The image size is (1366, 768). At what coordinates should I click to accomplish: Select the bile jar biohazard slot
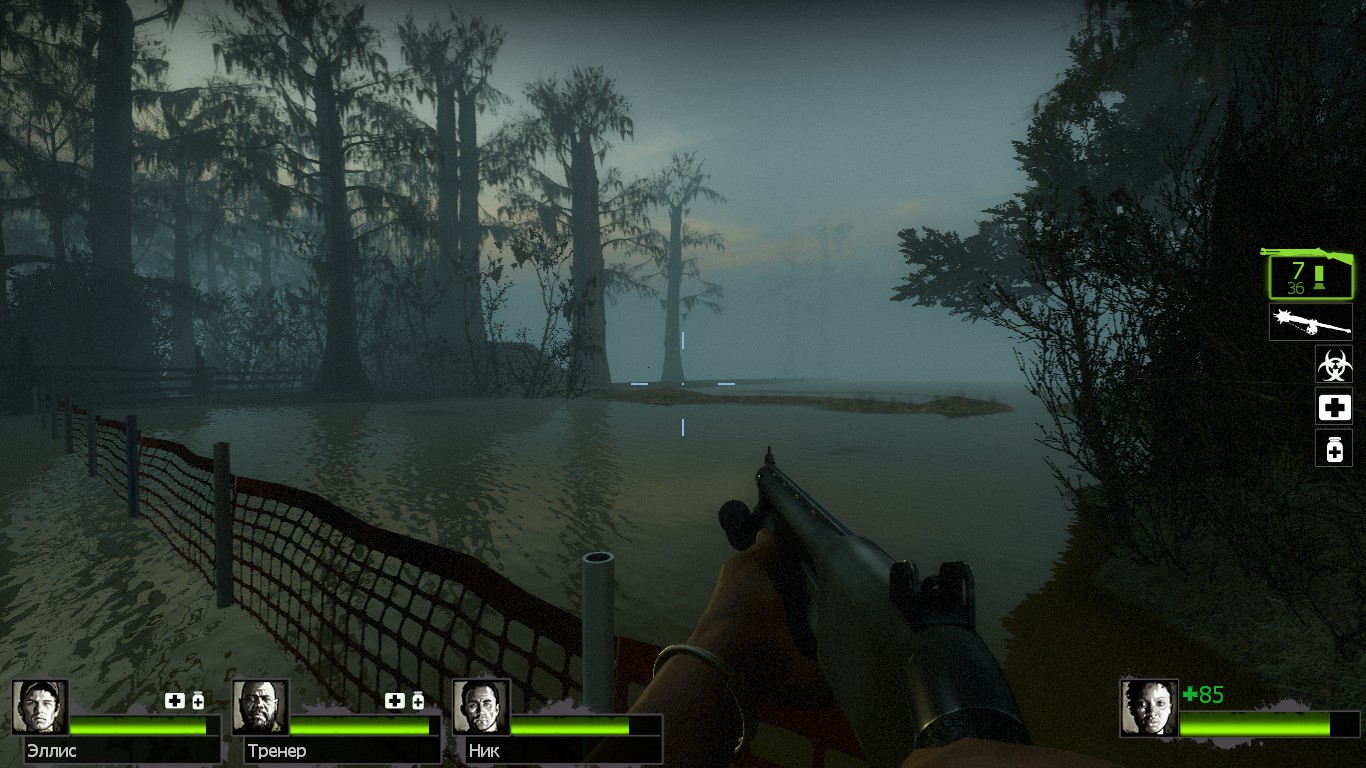pos(1333,365)
